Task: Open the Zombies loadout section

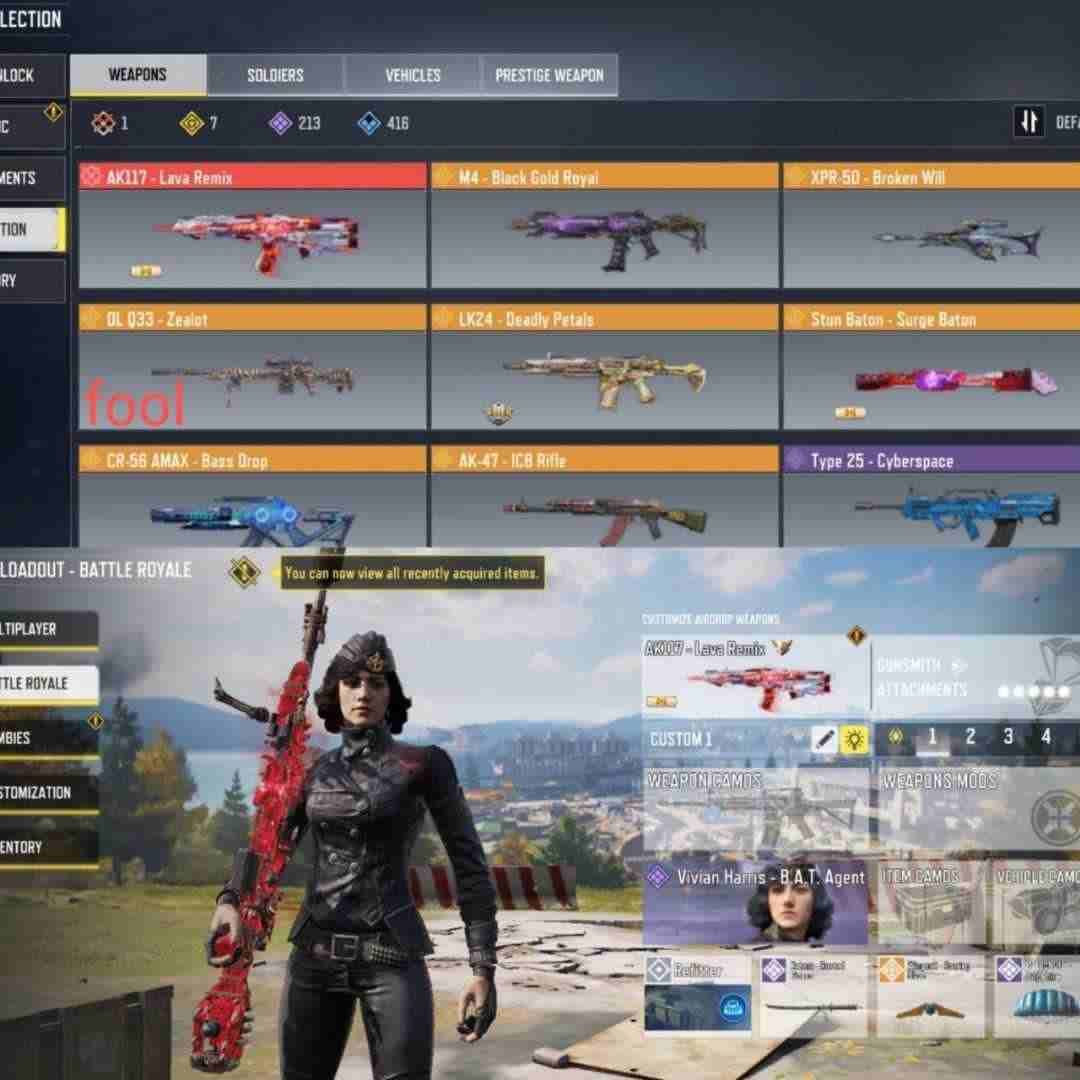Action: 48,738
